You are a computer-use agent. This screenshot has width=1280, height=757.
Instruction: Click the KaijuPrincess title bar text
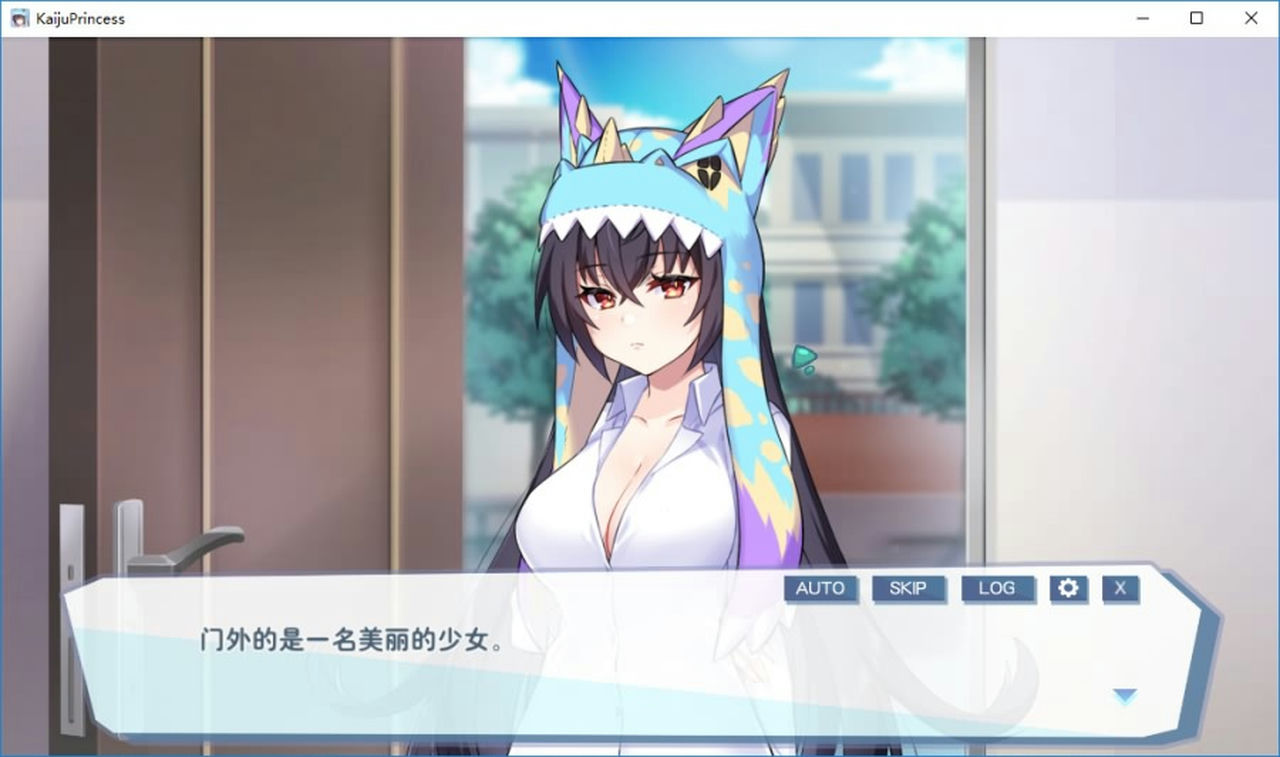click(78, 18)
